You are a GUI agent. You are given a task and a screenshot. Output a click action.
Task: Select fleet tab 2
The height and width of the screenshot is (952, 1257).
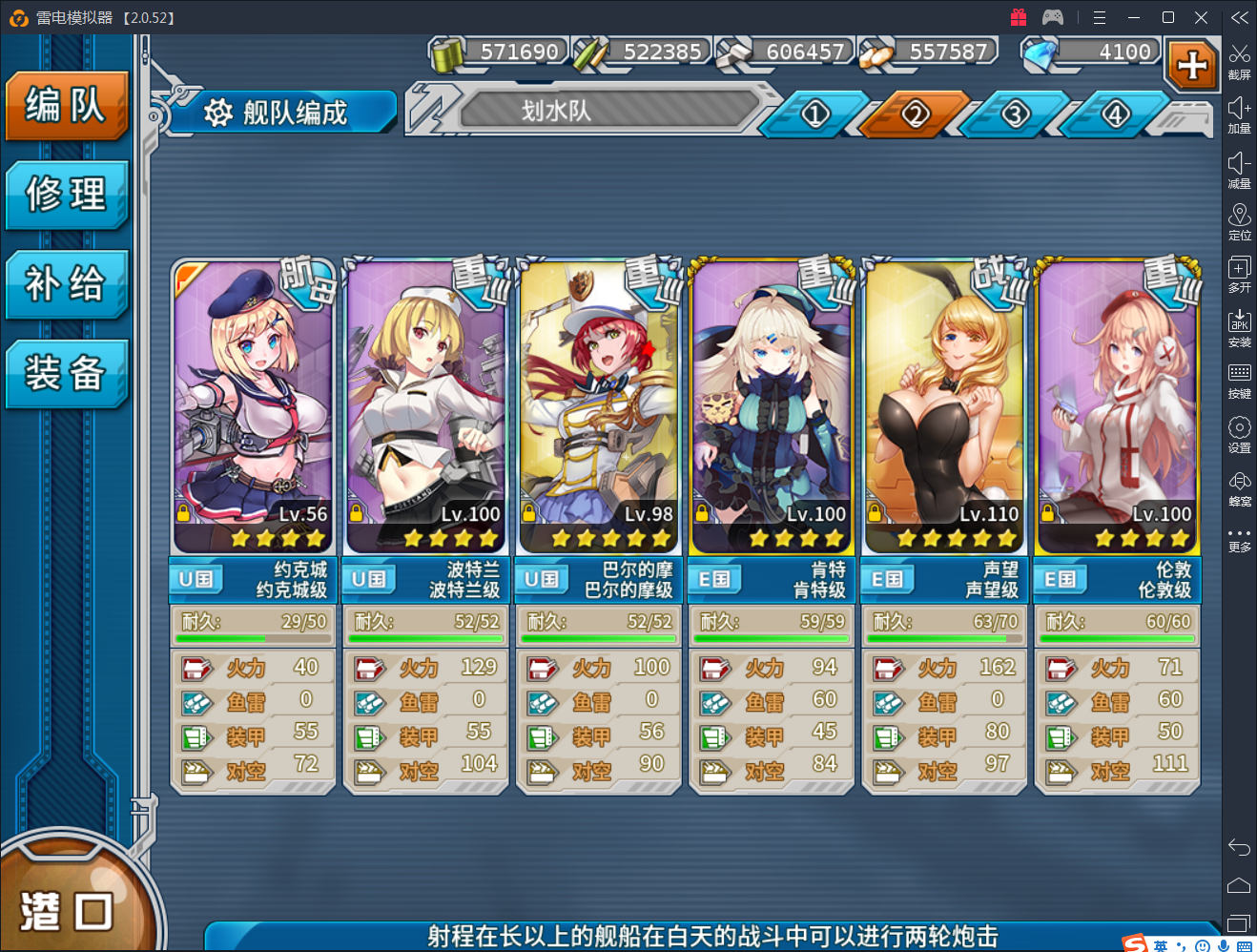pyautogui.click(x=916, y=115)
